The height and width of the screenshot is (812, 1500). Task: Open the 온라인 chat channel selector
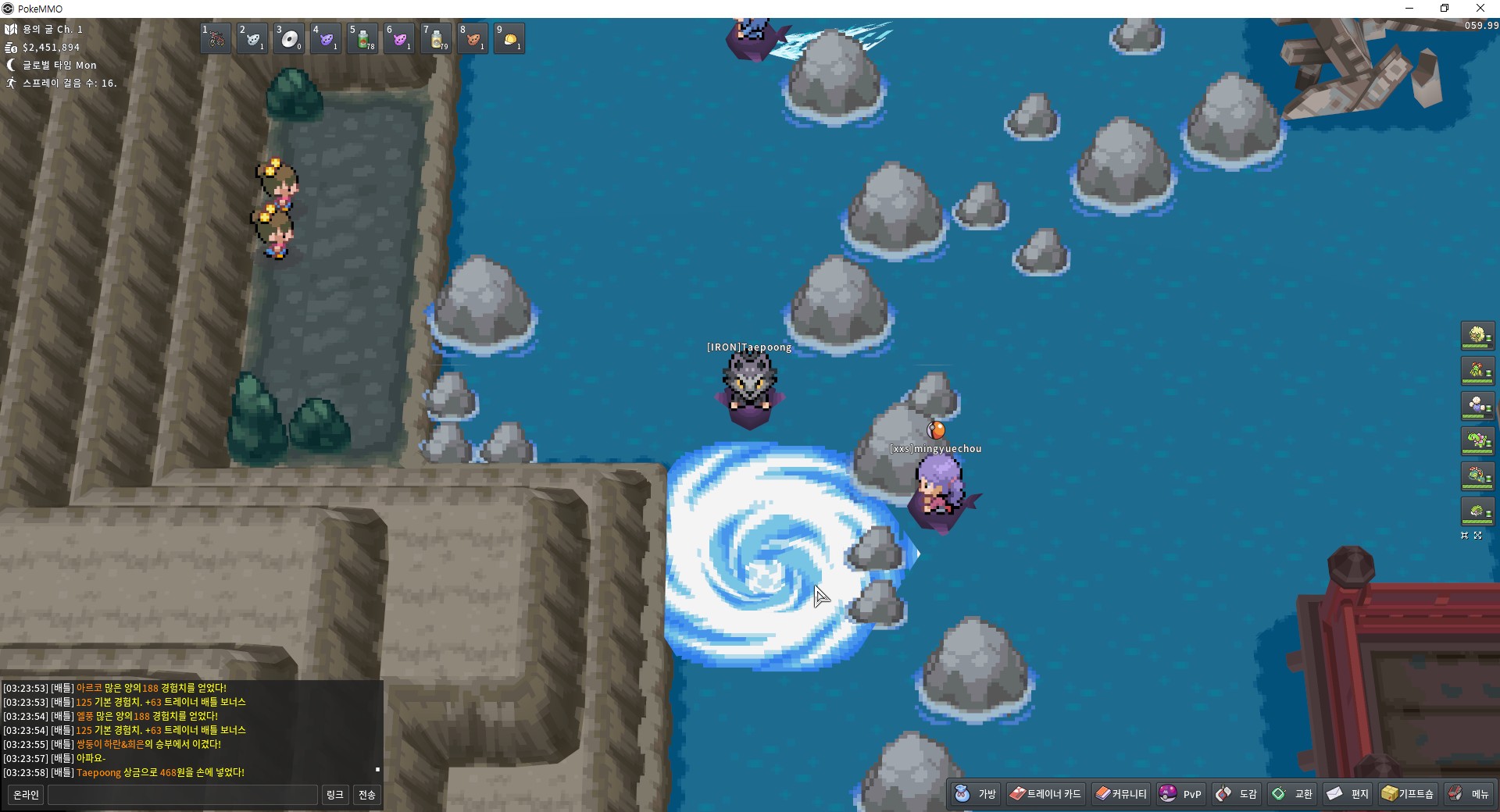tap(26, 795)
